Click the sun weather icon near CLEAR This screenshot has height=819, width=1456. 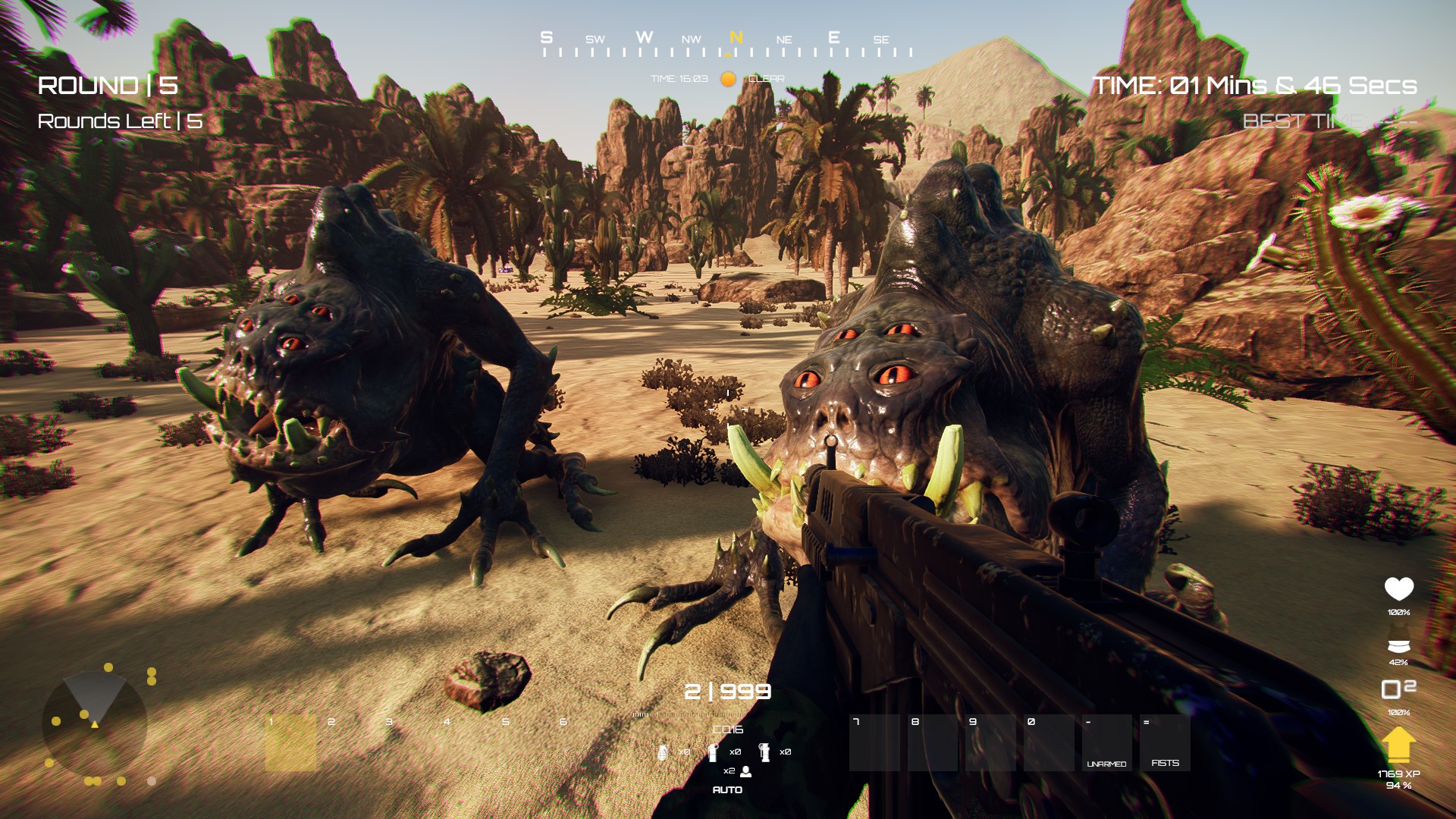[727, 78]
